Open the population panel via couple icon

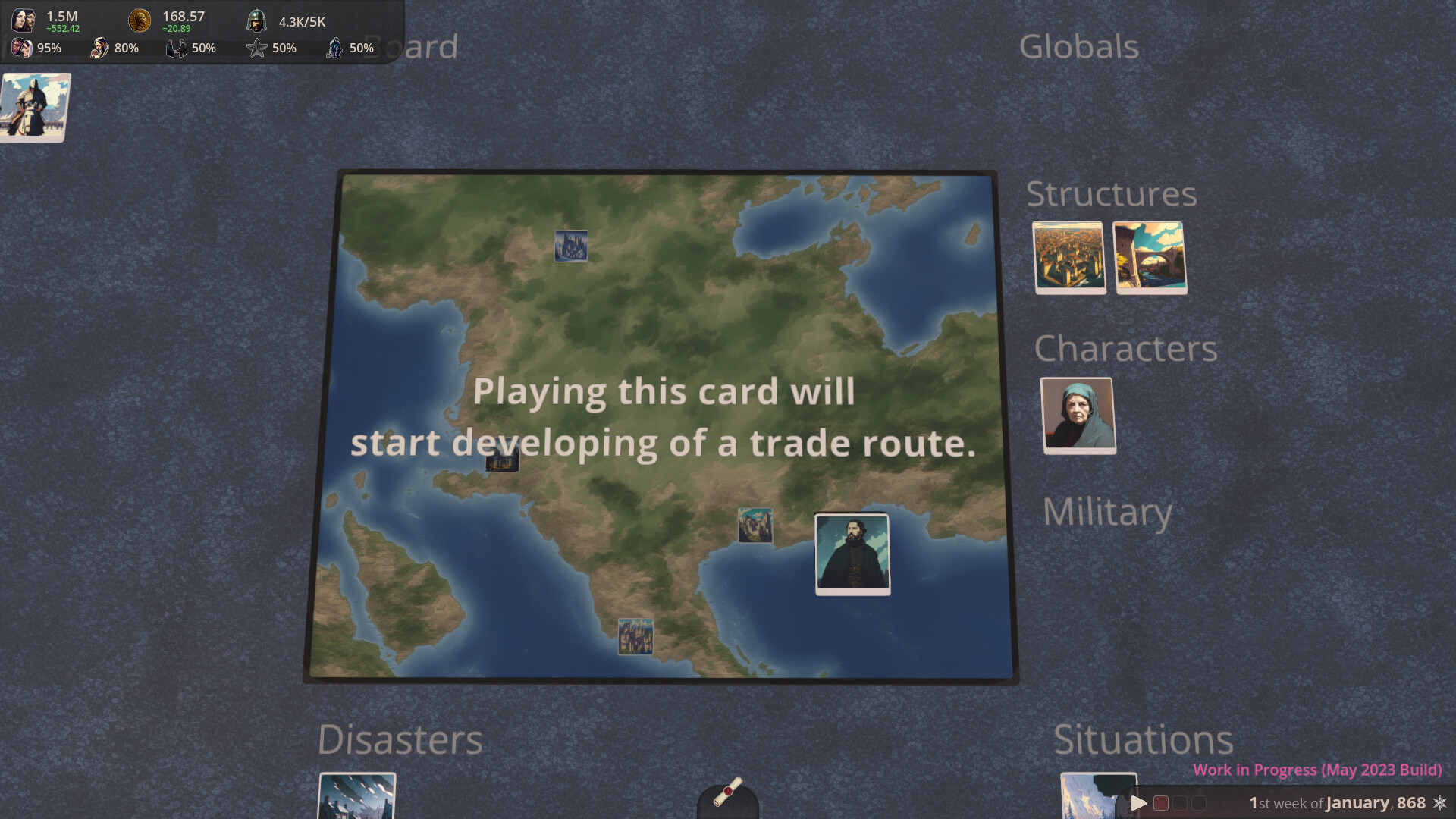(24, 19)
